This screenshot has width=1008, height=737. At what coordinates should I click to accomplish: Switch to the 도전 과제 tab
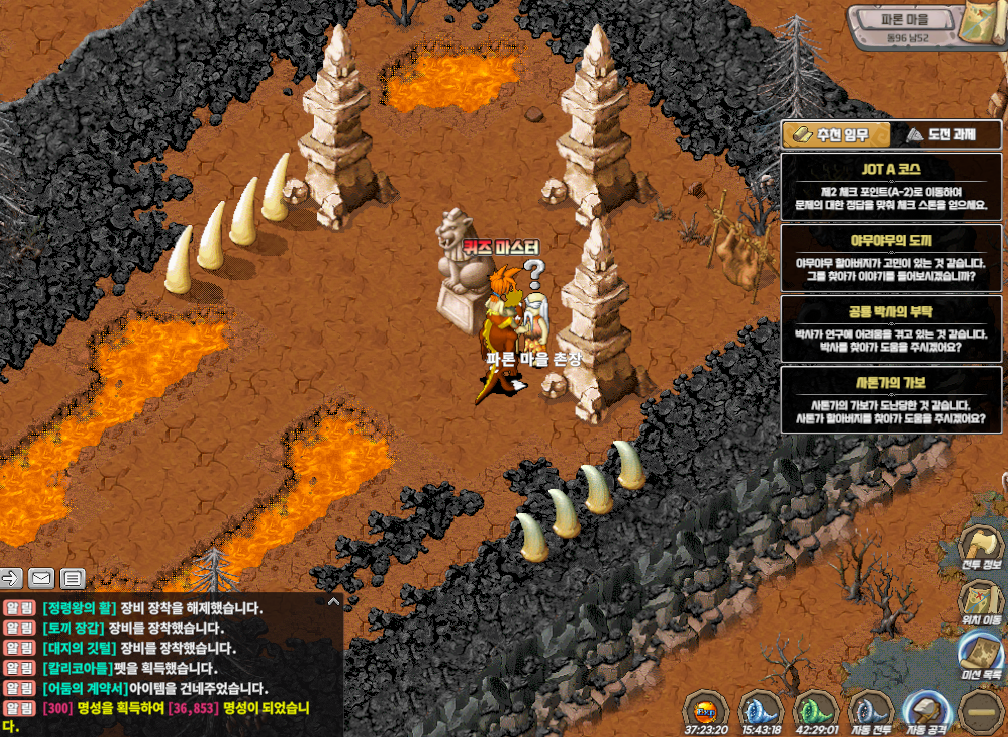tap(942, 135)
